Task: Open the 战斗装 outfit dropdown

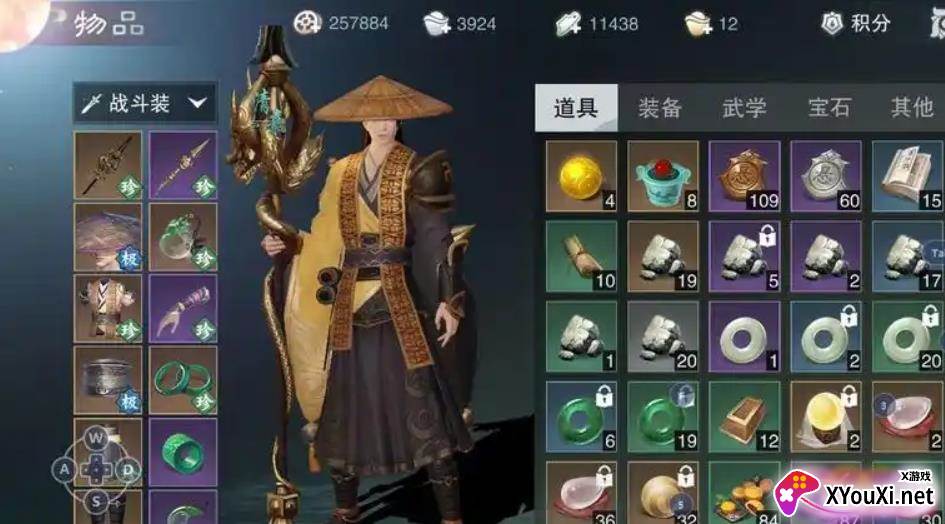Action: [145, 103]
